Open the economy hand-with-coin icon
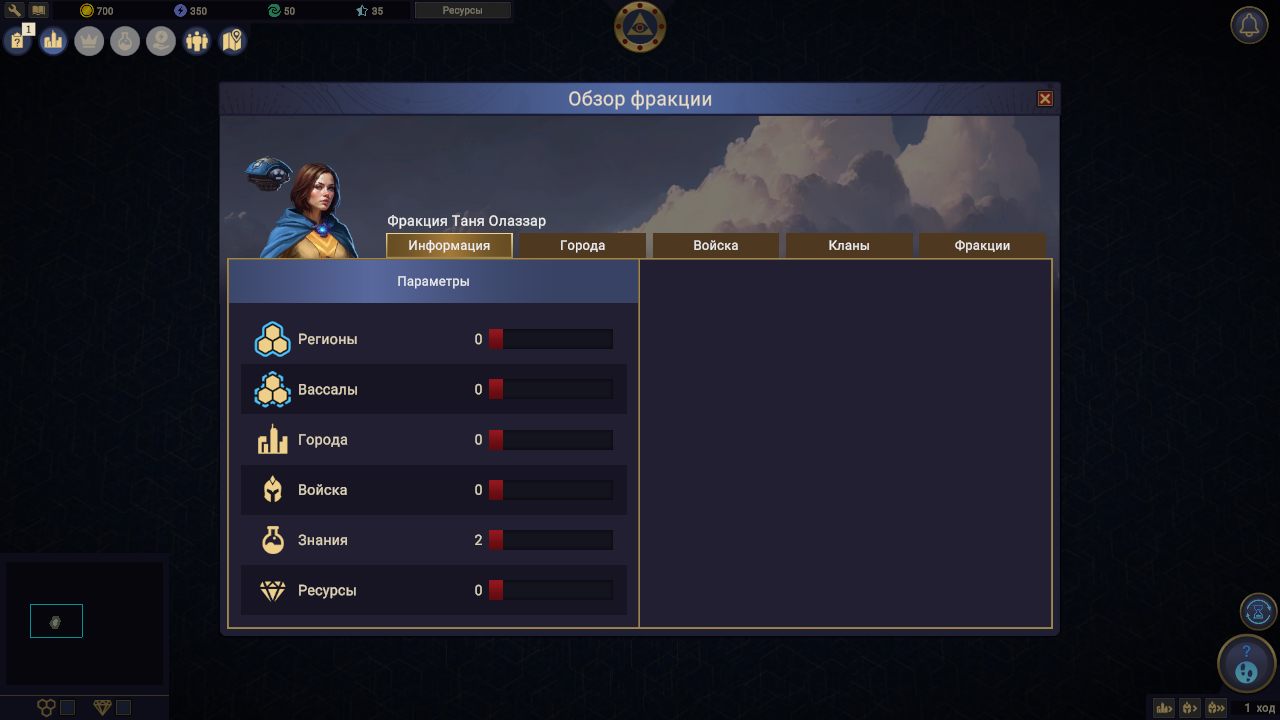The image size is (1280, 720). click(x=161, y=41)
